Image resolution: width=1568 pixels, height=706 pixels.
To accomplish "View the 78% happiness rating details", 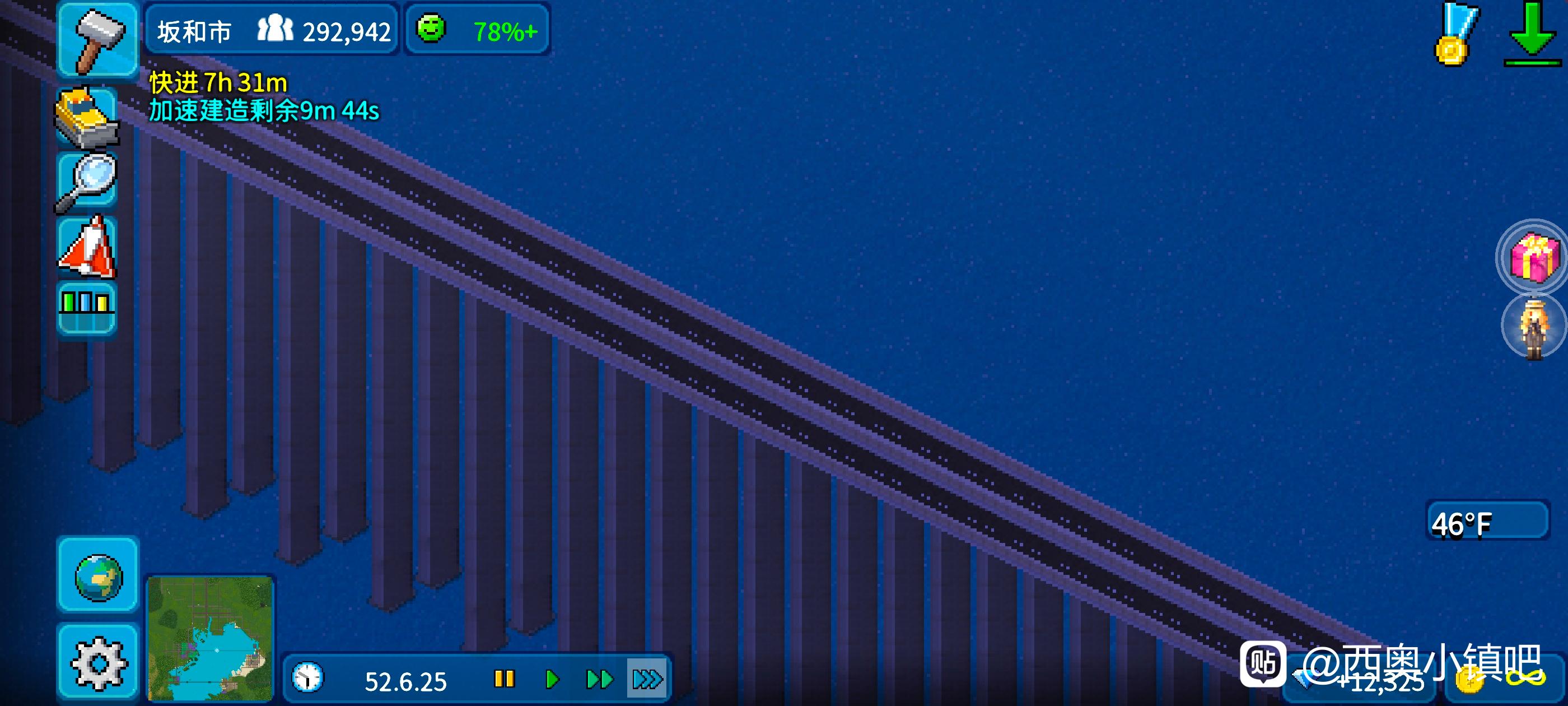I will (477, 30).
